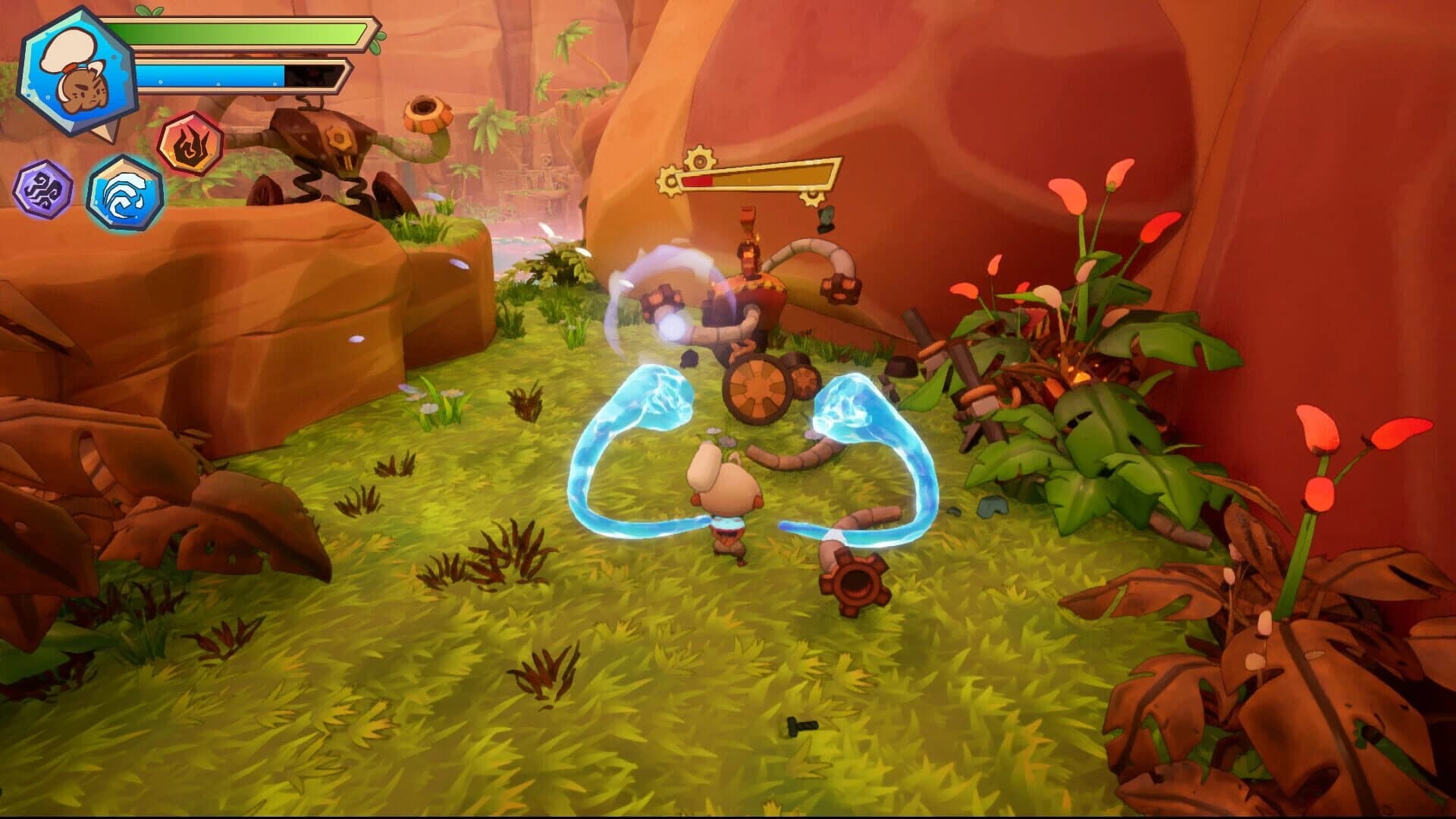
Task: Click the gear icon left of the boss bar
Action: click(670, 180)
